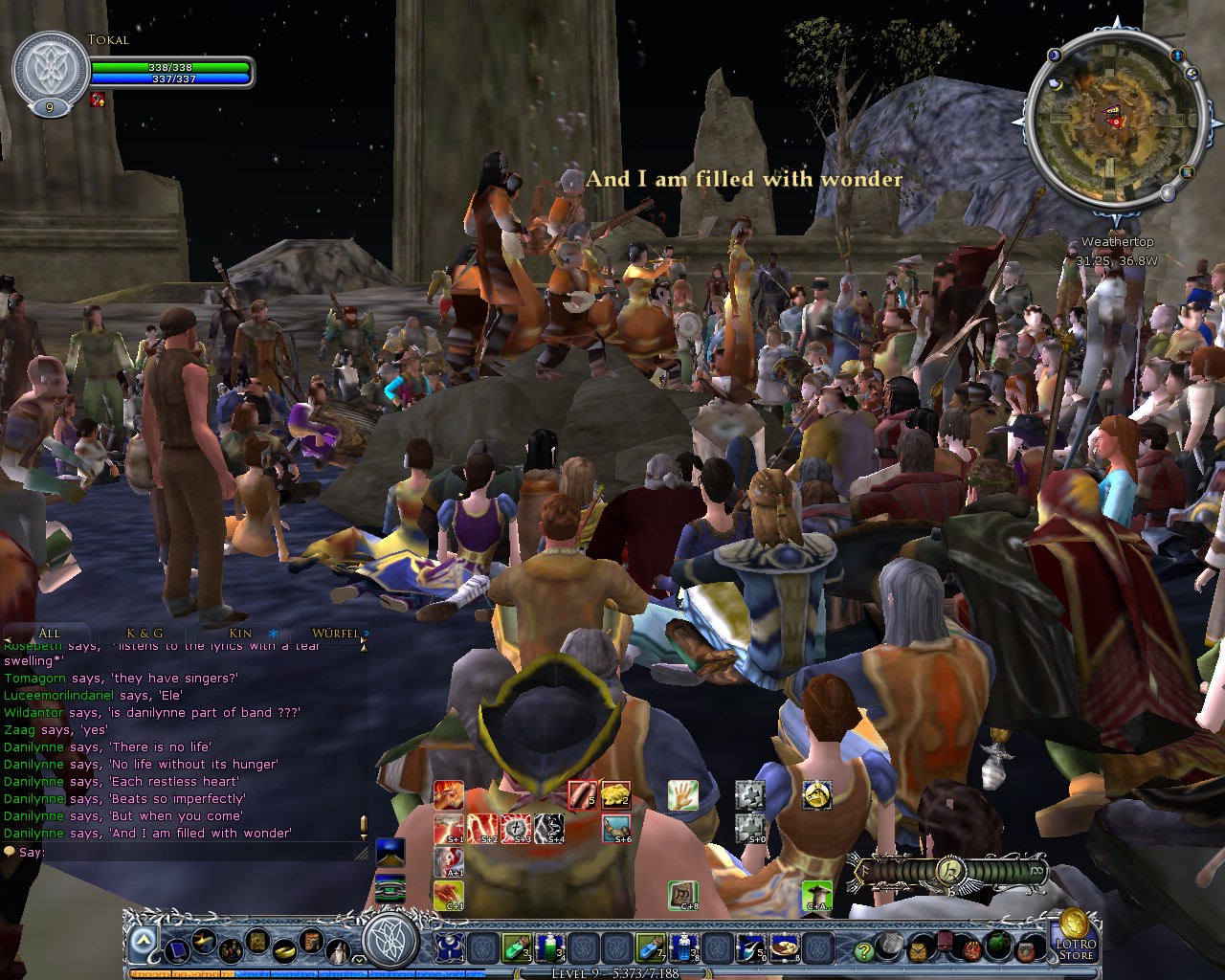The image size is (1225, 980).
Task: Use the horn skill in slot S+6
Action: [x=615, y=827]
